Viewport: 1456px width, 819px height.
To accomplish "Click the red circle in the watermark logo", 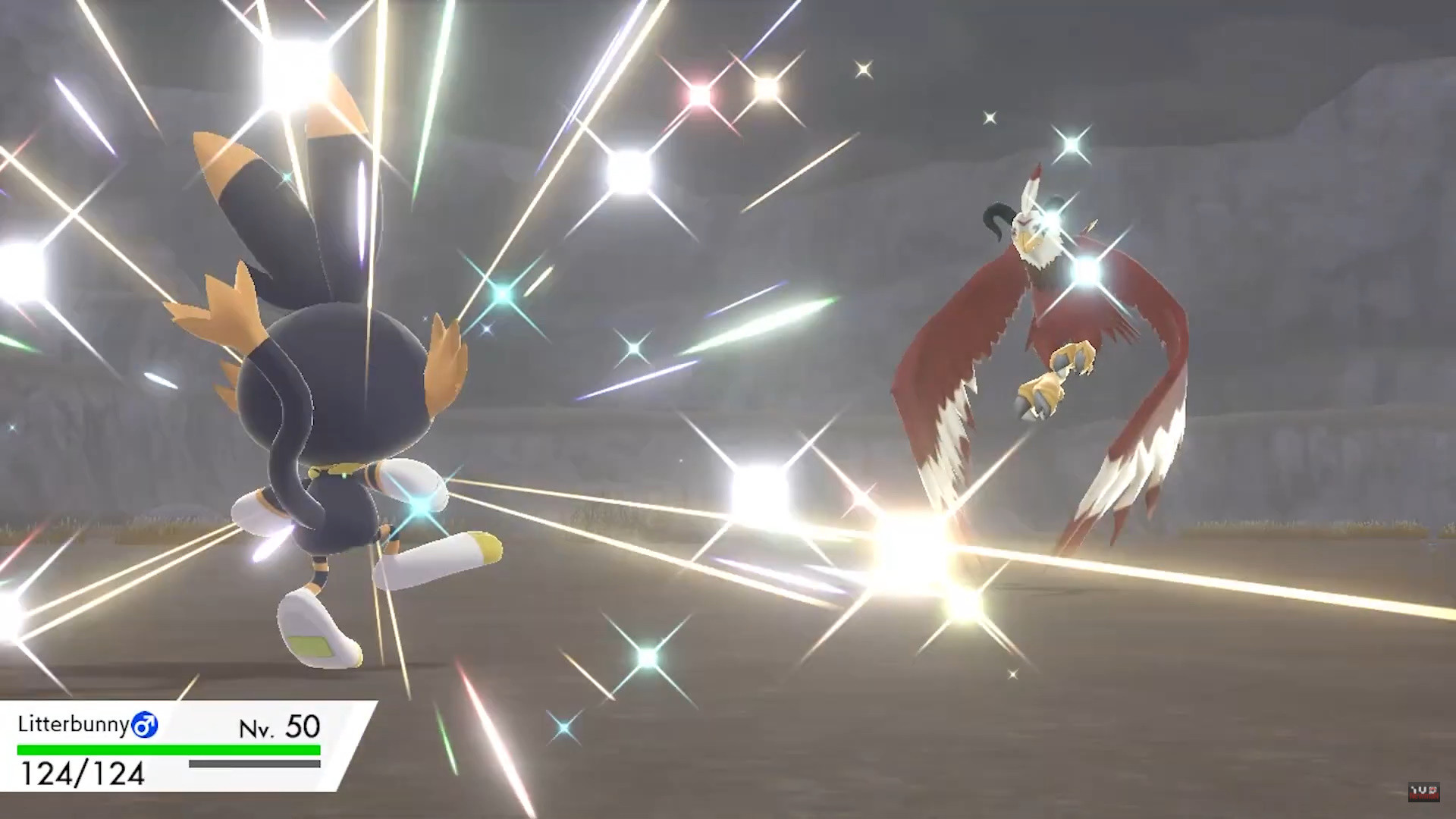I will tap(1432, 790).
